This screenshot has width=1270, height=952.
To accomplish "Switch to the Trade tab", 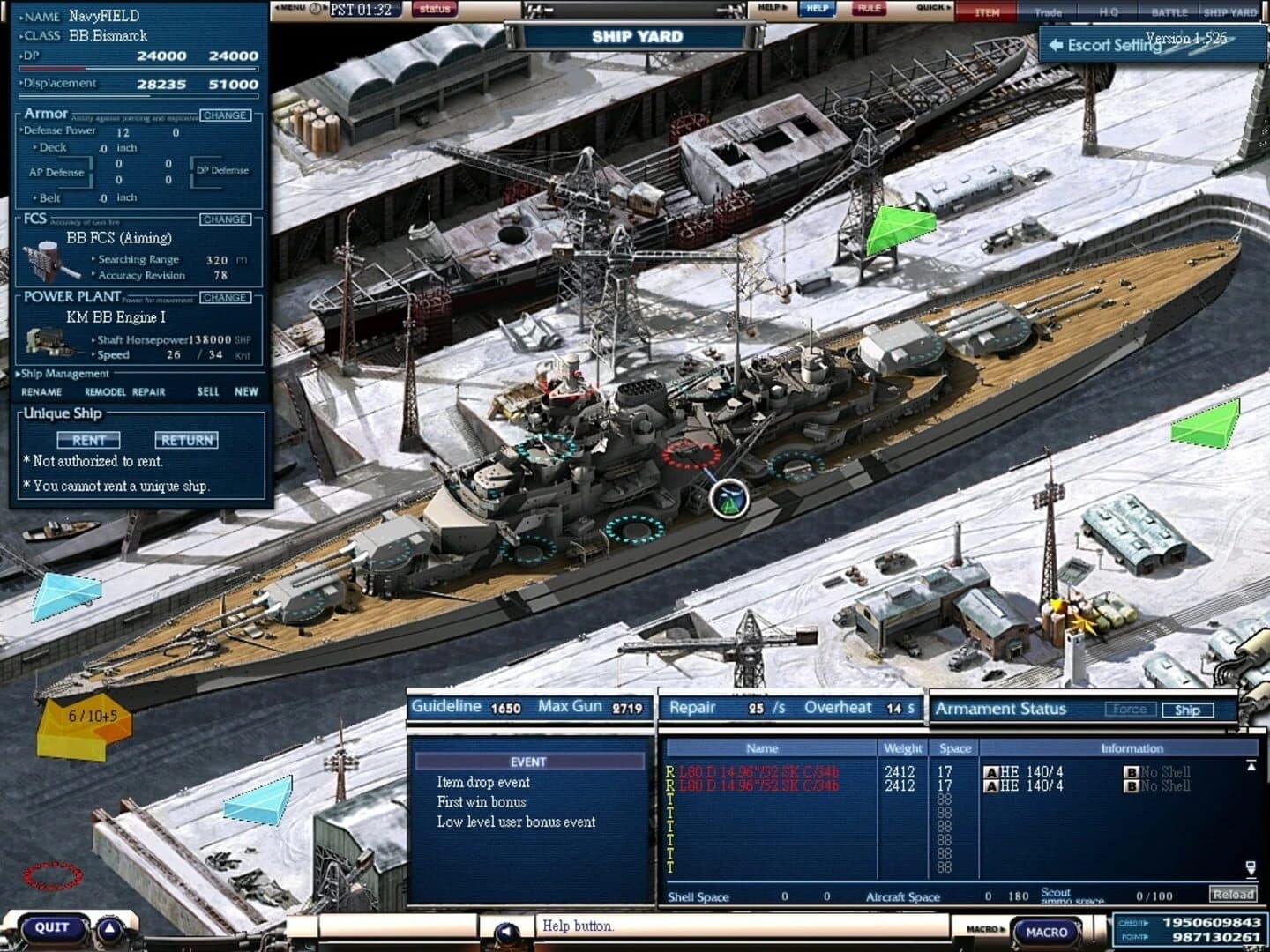I will (x=1050, y=12).
